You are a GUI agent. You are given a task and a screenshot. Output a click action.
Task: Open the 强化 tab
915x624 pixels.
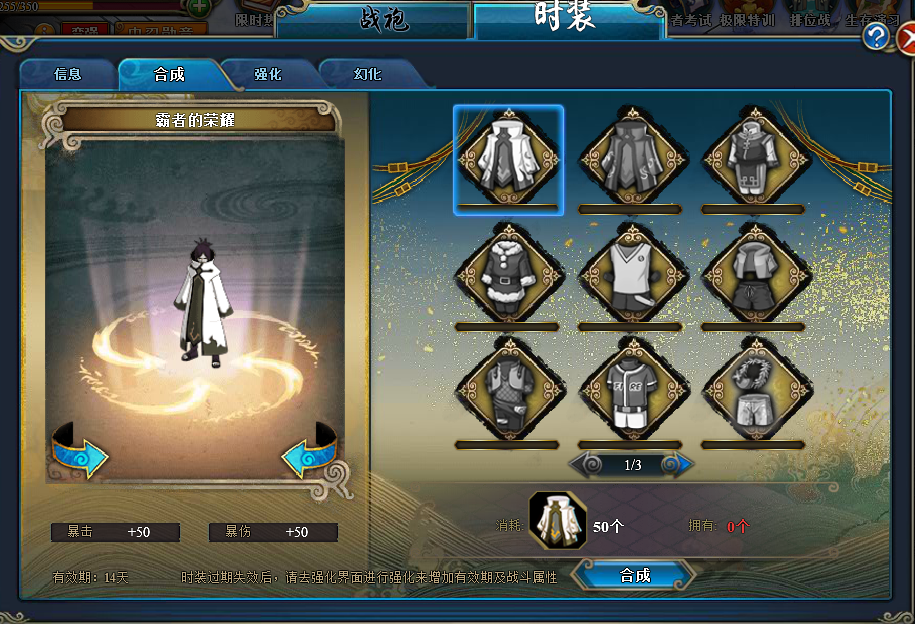click(x=268, y=74)
